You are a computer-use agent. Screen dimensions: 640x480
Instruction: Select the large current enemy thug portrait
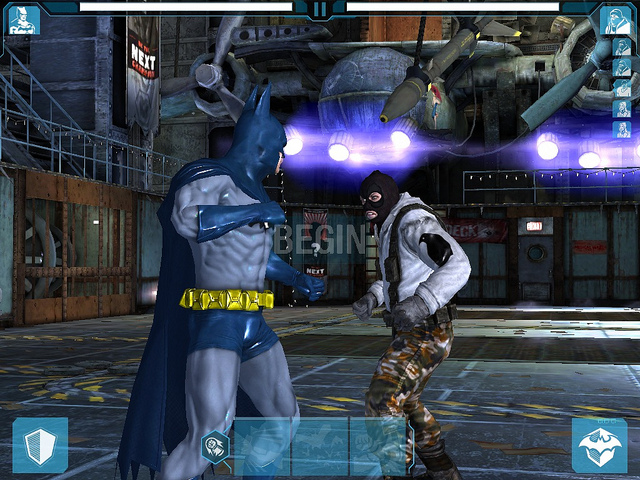616,19
